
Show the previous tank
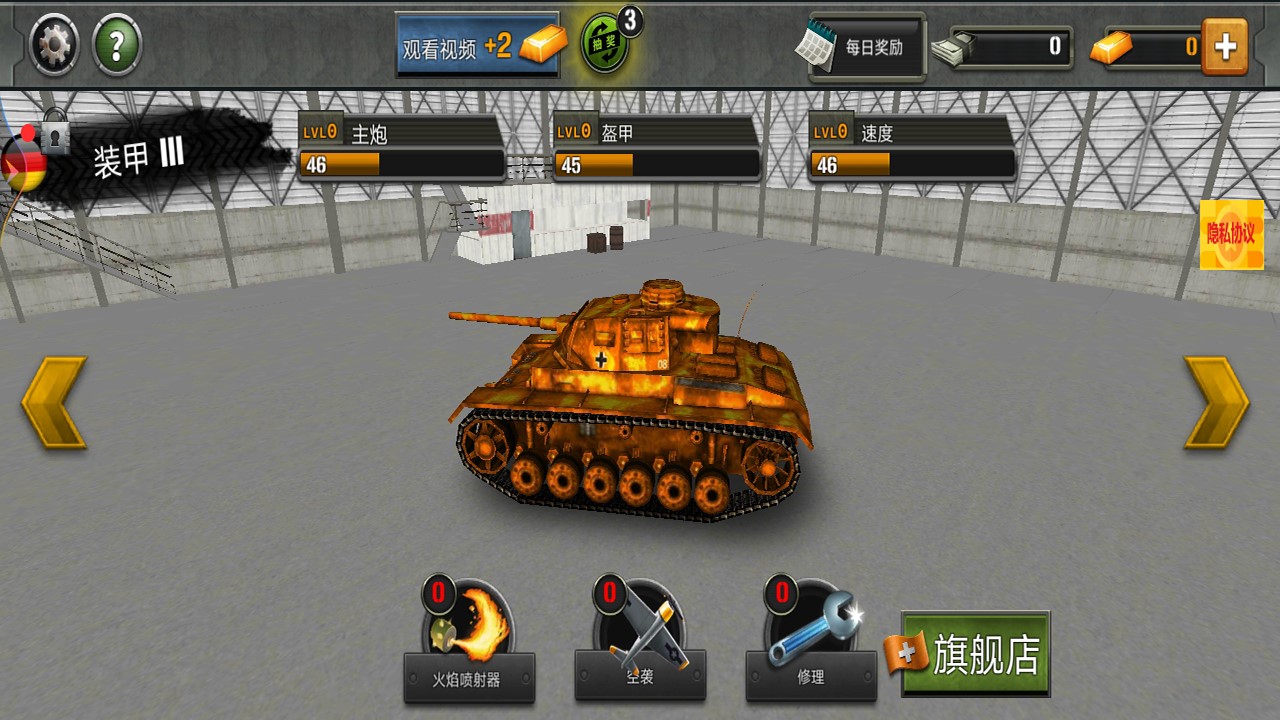point(54,402)
